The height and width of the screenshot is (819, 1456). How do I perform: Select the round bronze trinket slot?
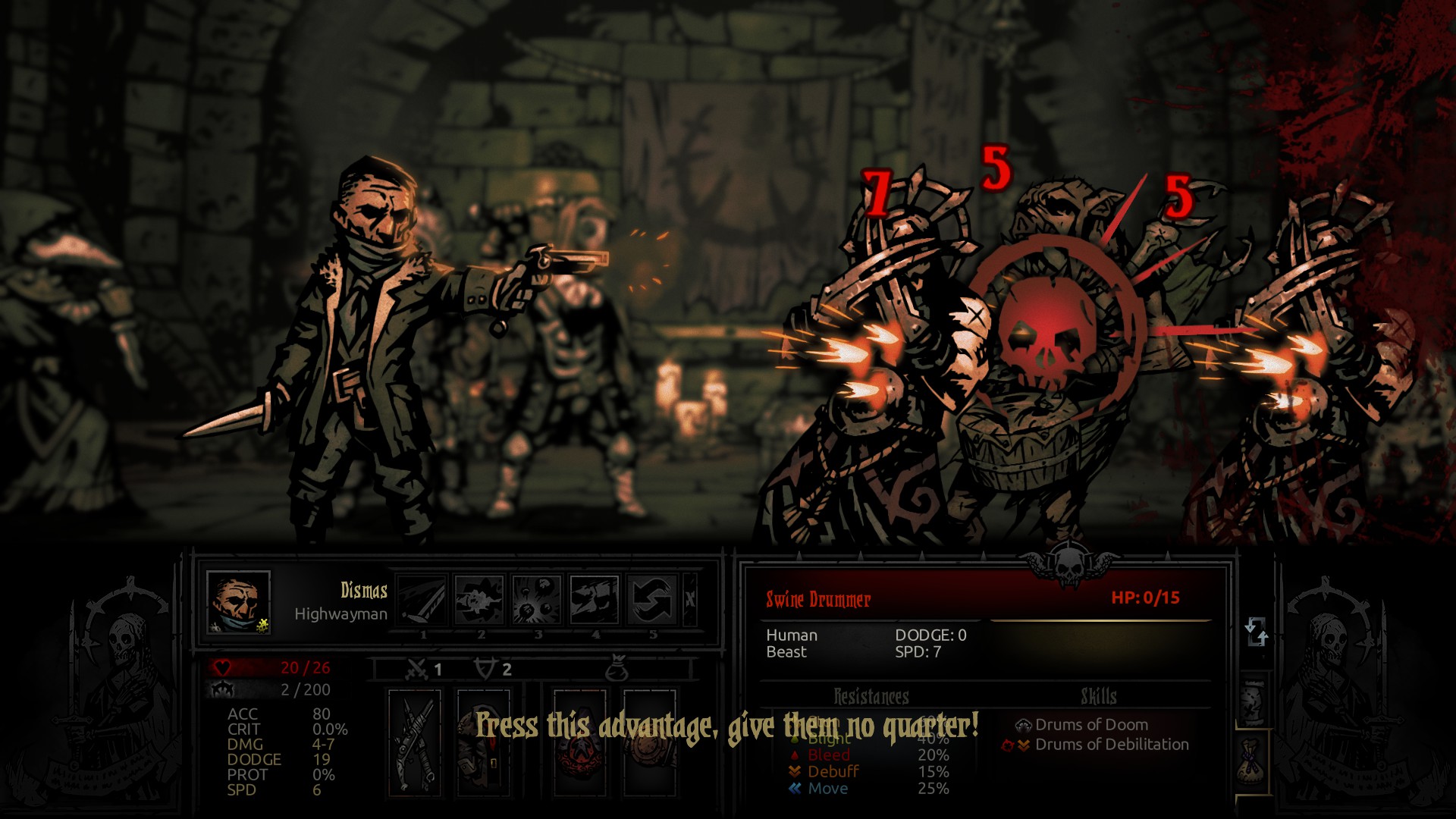[x=650, y=742]
